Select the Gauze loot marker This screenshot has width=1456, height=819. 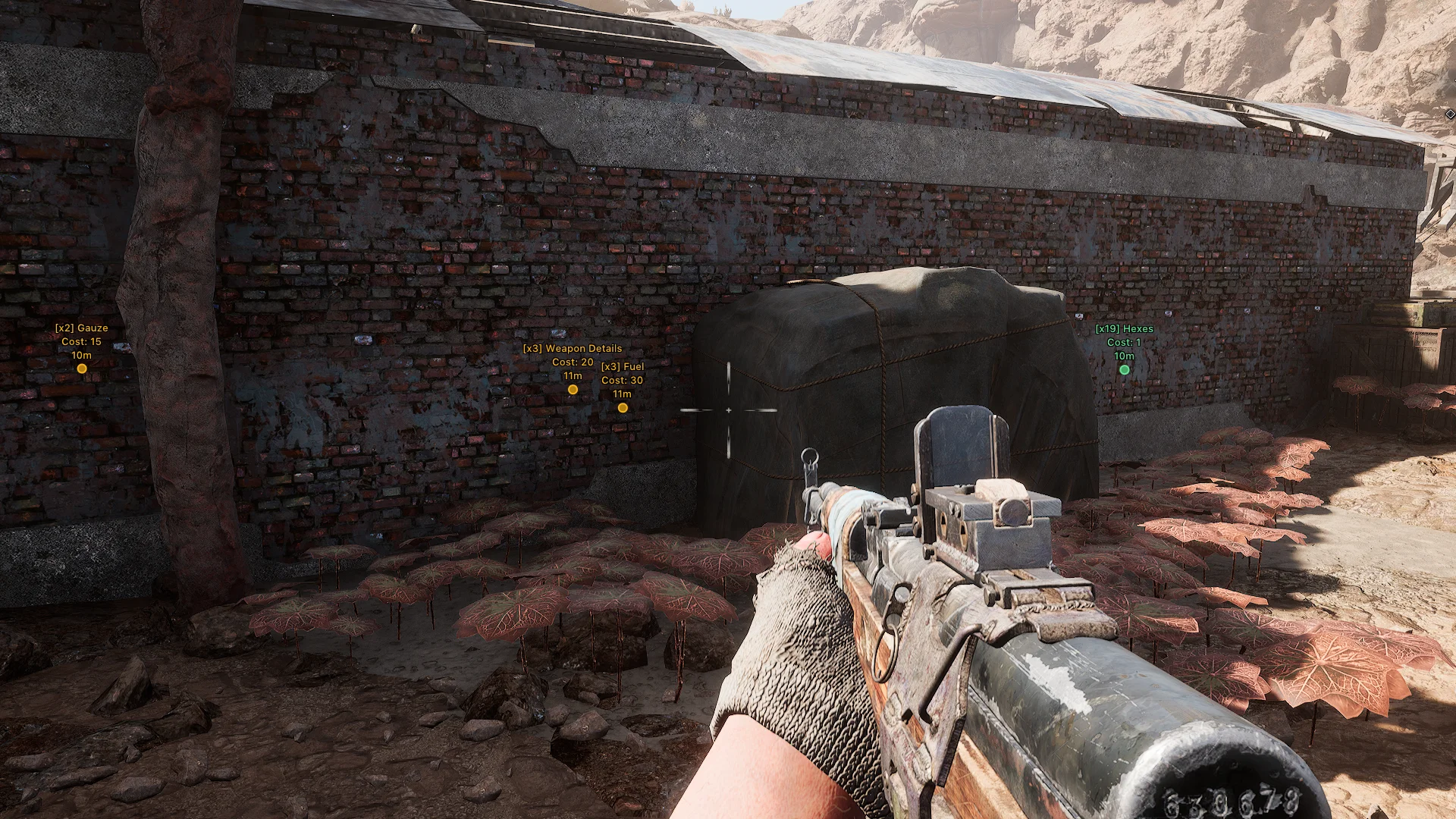tap(82, 369)
